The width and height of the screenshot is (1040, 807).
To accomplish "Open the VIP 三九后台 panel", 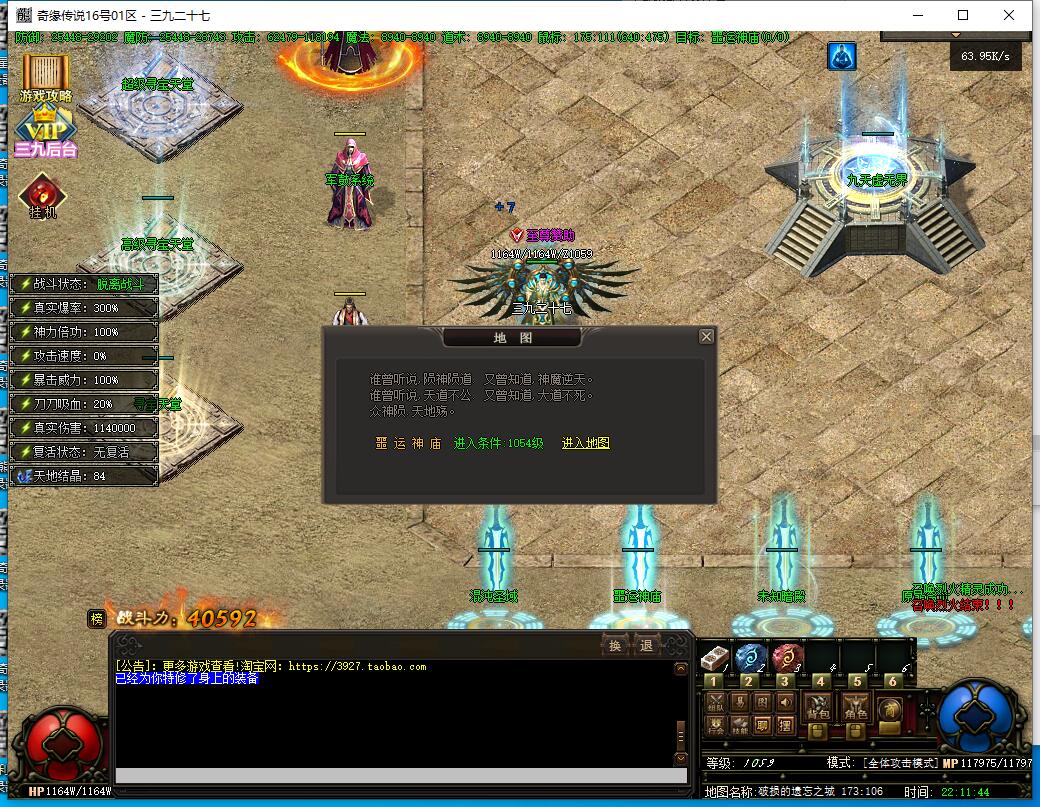I will (45, 135).
